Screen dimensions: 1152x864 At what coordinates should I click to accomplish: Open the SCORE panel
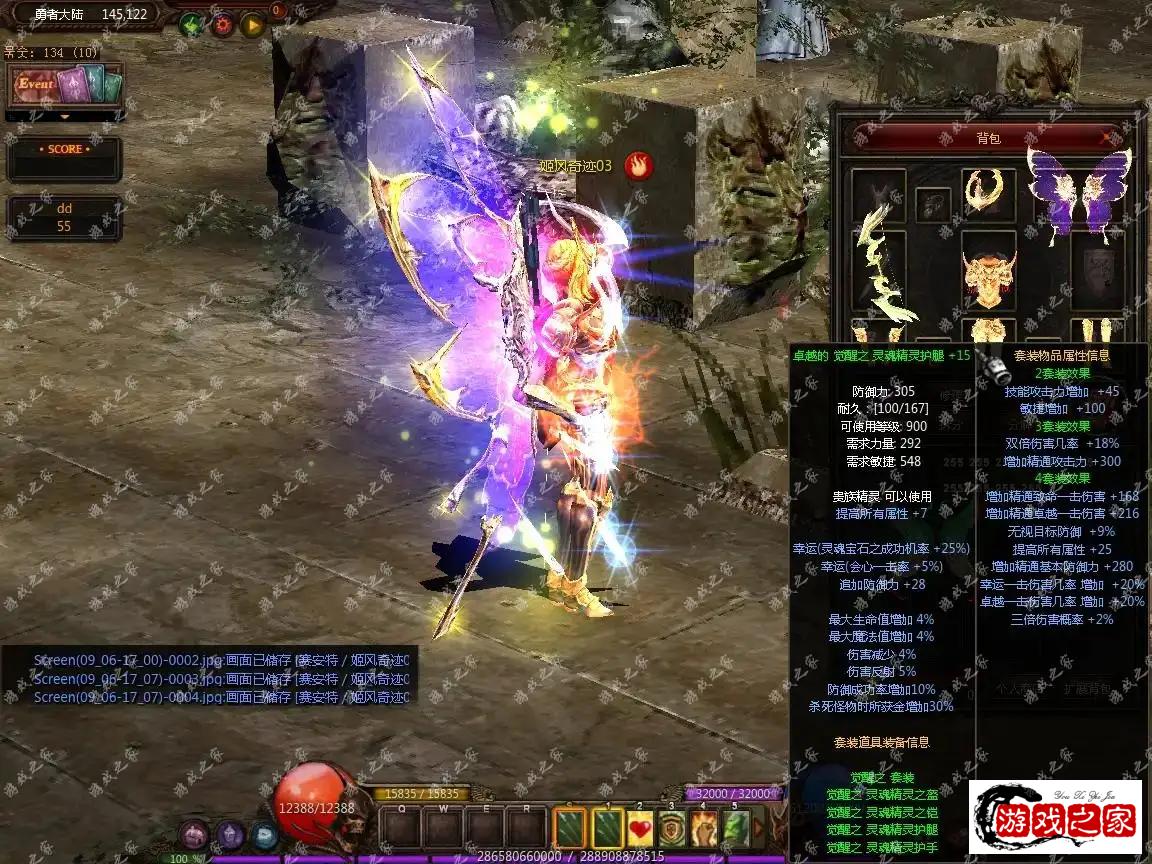65,160
